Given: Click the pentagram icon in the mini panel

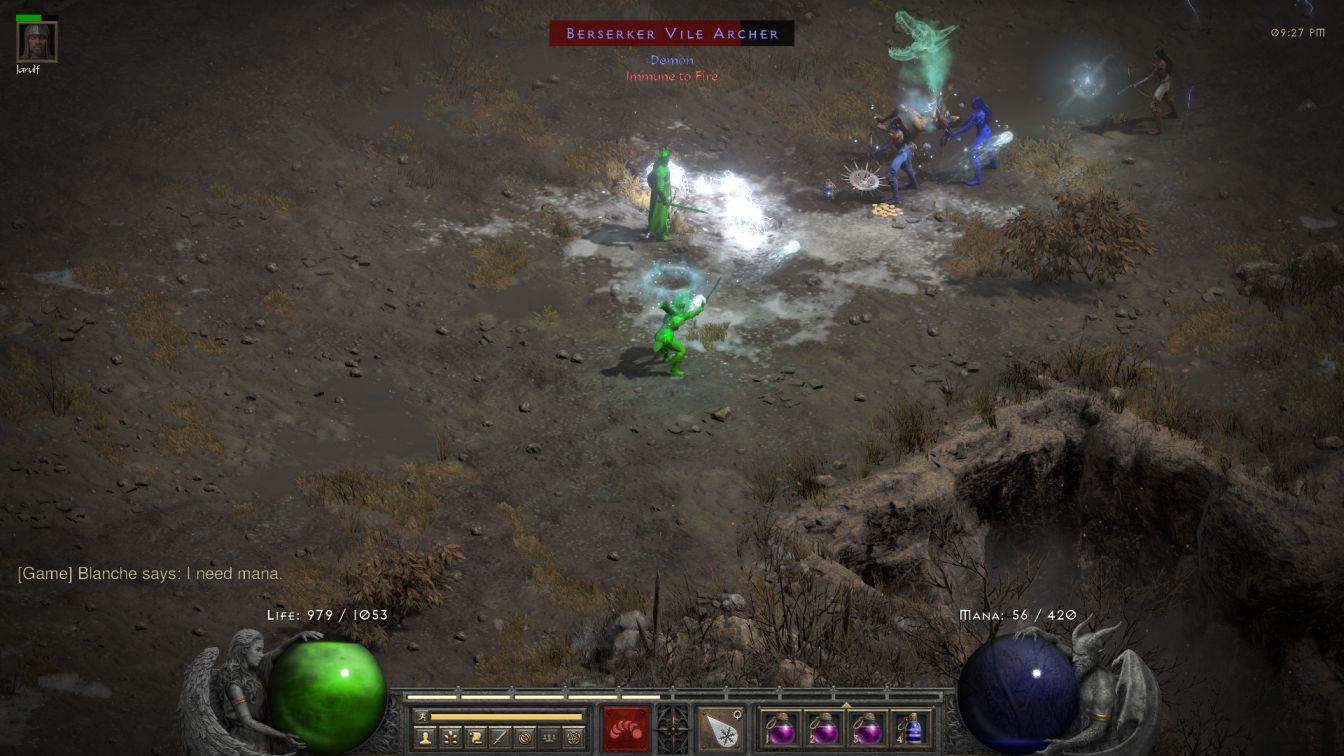Looking at the screenshot, I should 573,738.
